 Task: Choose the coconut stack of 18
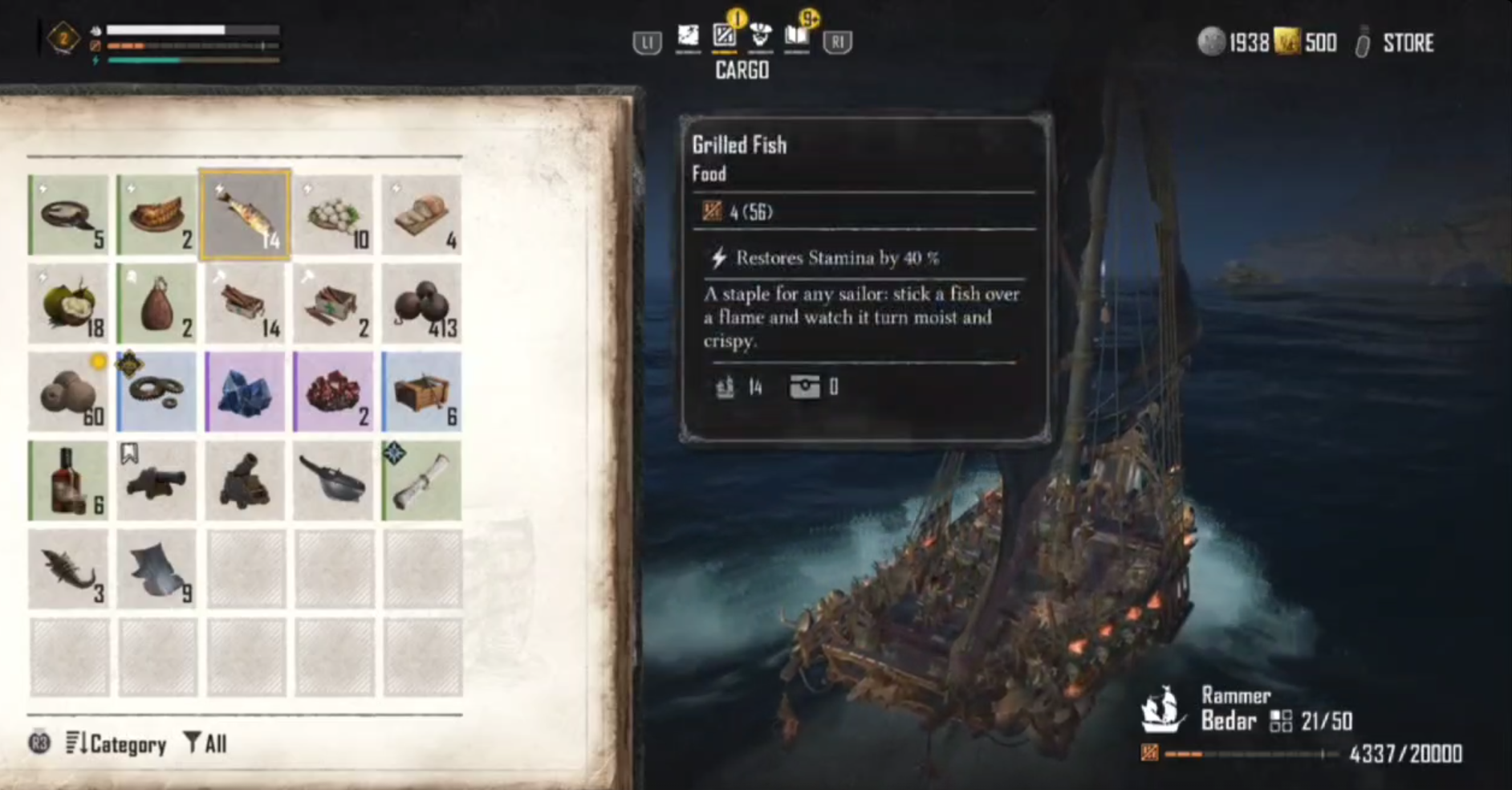(68, 303)
